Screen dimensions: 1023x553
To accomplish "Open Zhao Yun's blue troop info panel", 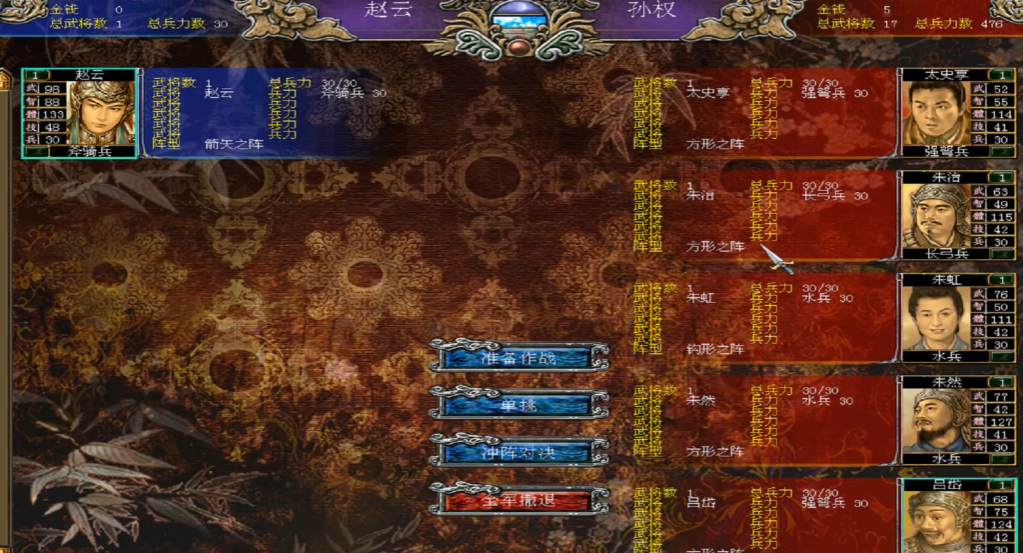I will click(x=270, y=114).
